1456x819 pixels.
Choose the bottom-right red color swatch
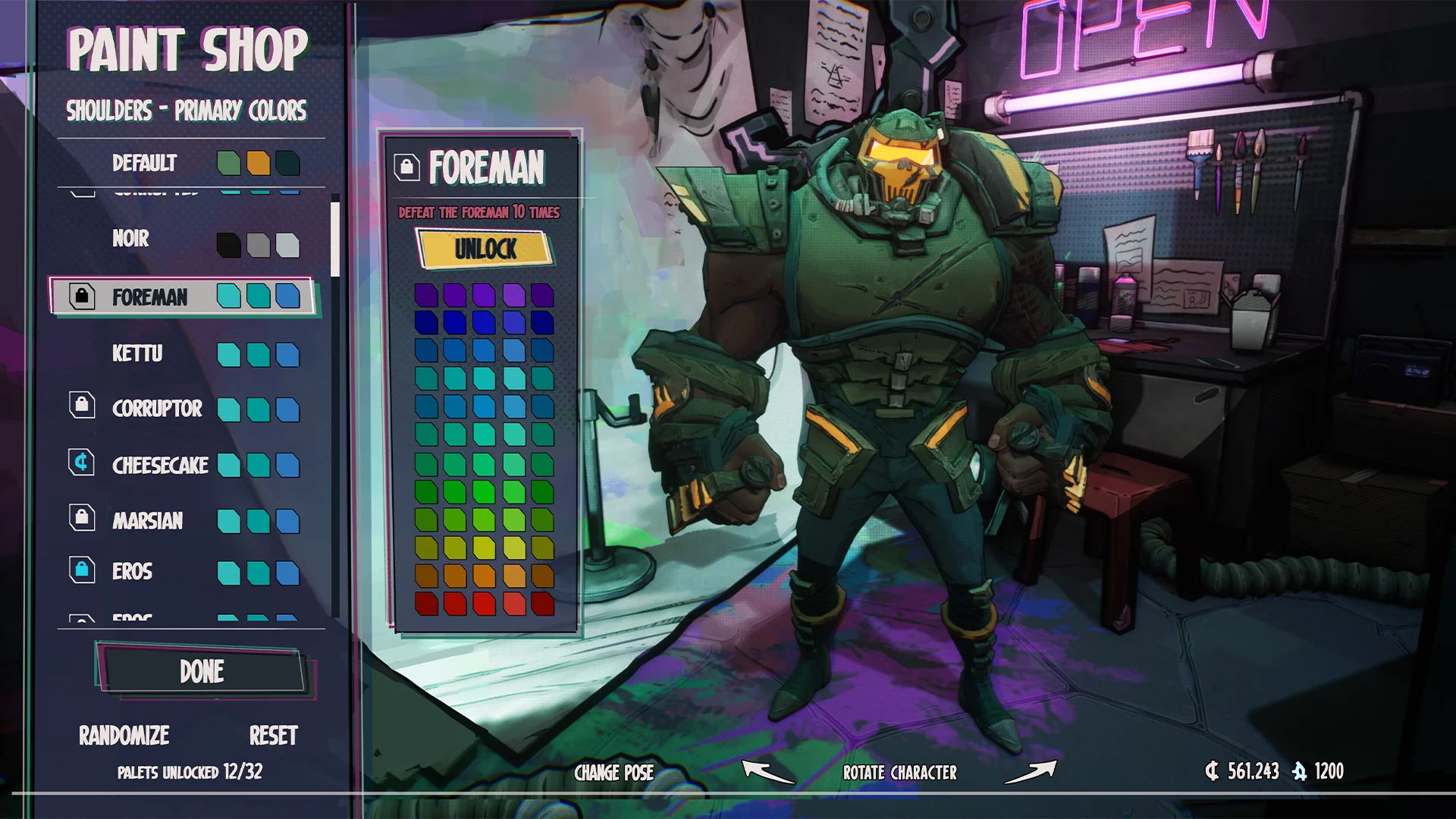pos(542,604)
